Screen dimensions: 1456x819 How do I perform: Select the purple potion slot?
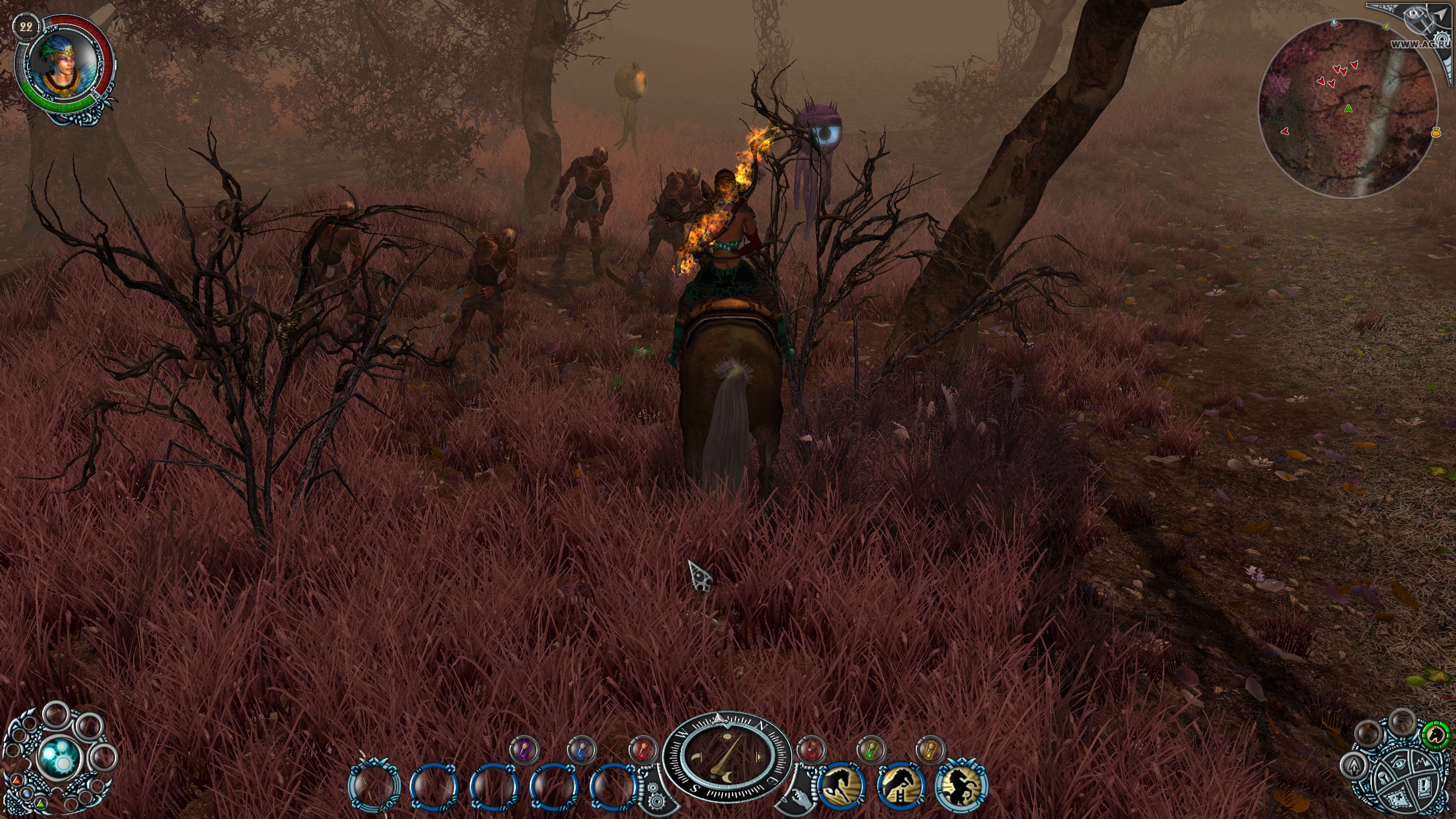tap(523, 749)
